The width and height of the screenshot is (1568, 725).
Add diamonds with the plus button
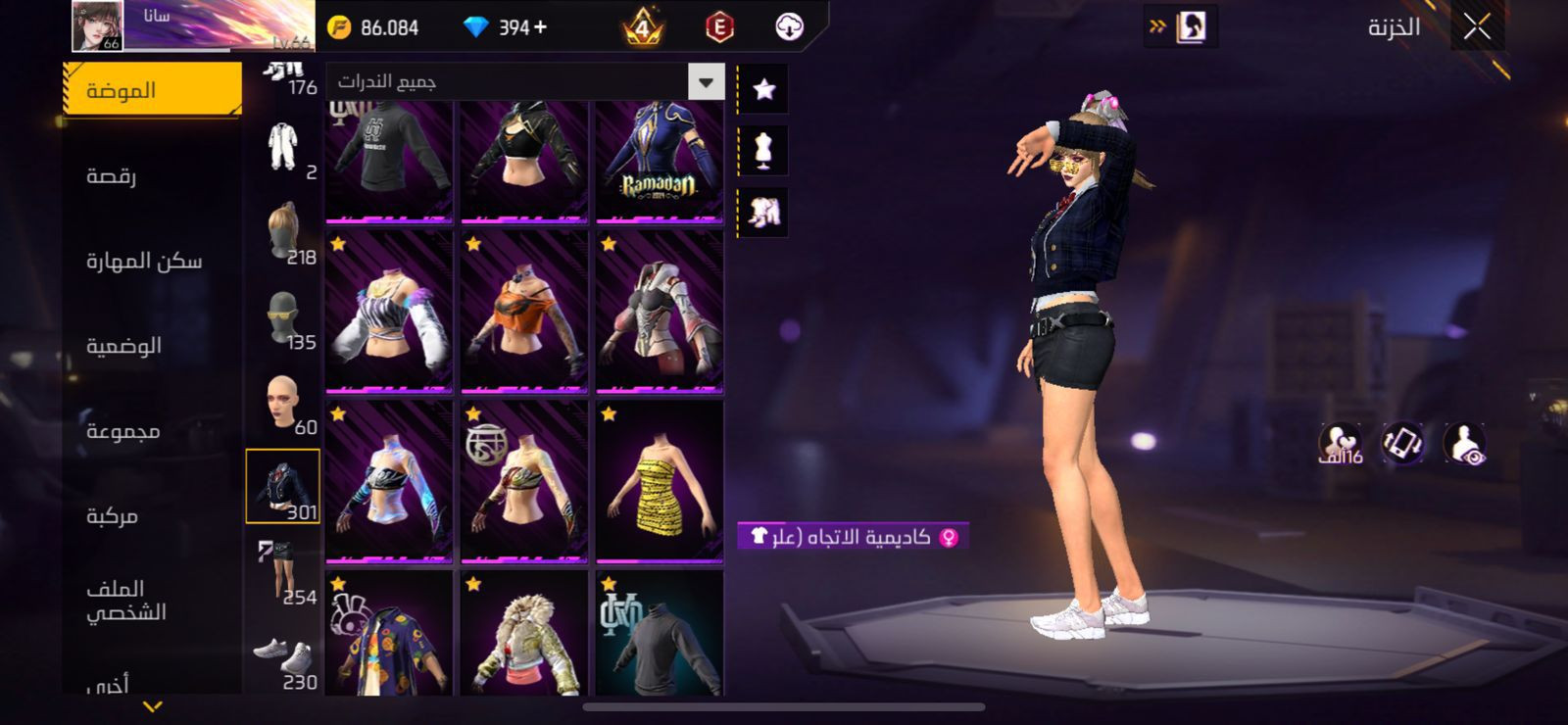click(540, 27)
